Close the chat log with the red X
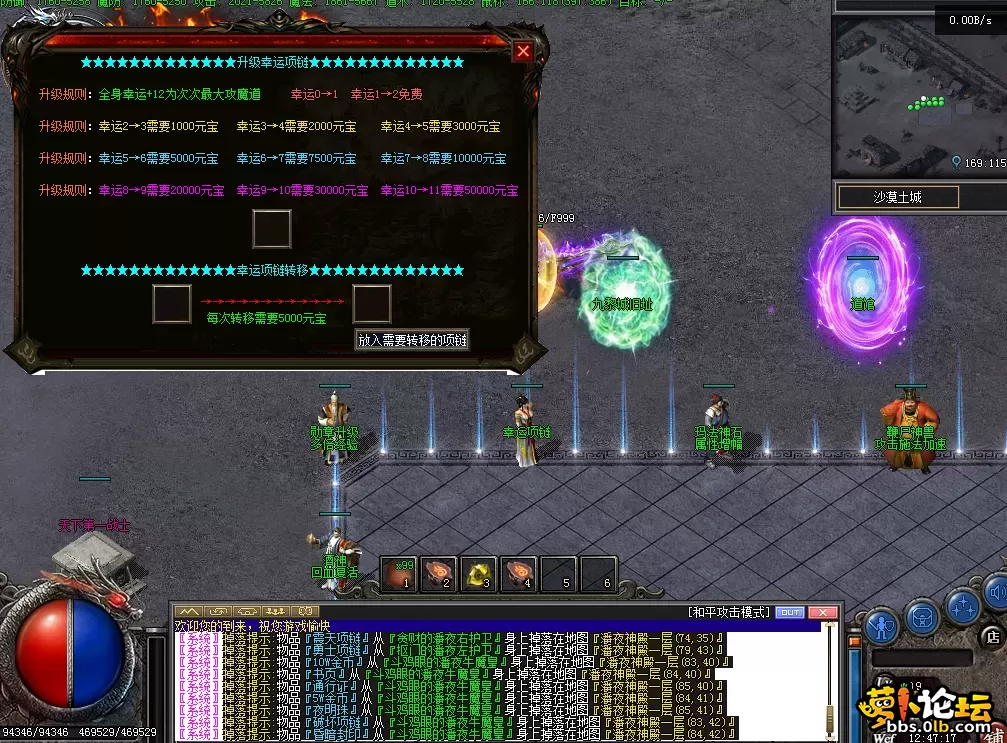This screenshot has height=743, width=1007. 822,612
